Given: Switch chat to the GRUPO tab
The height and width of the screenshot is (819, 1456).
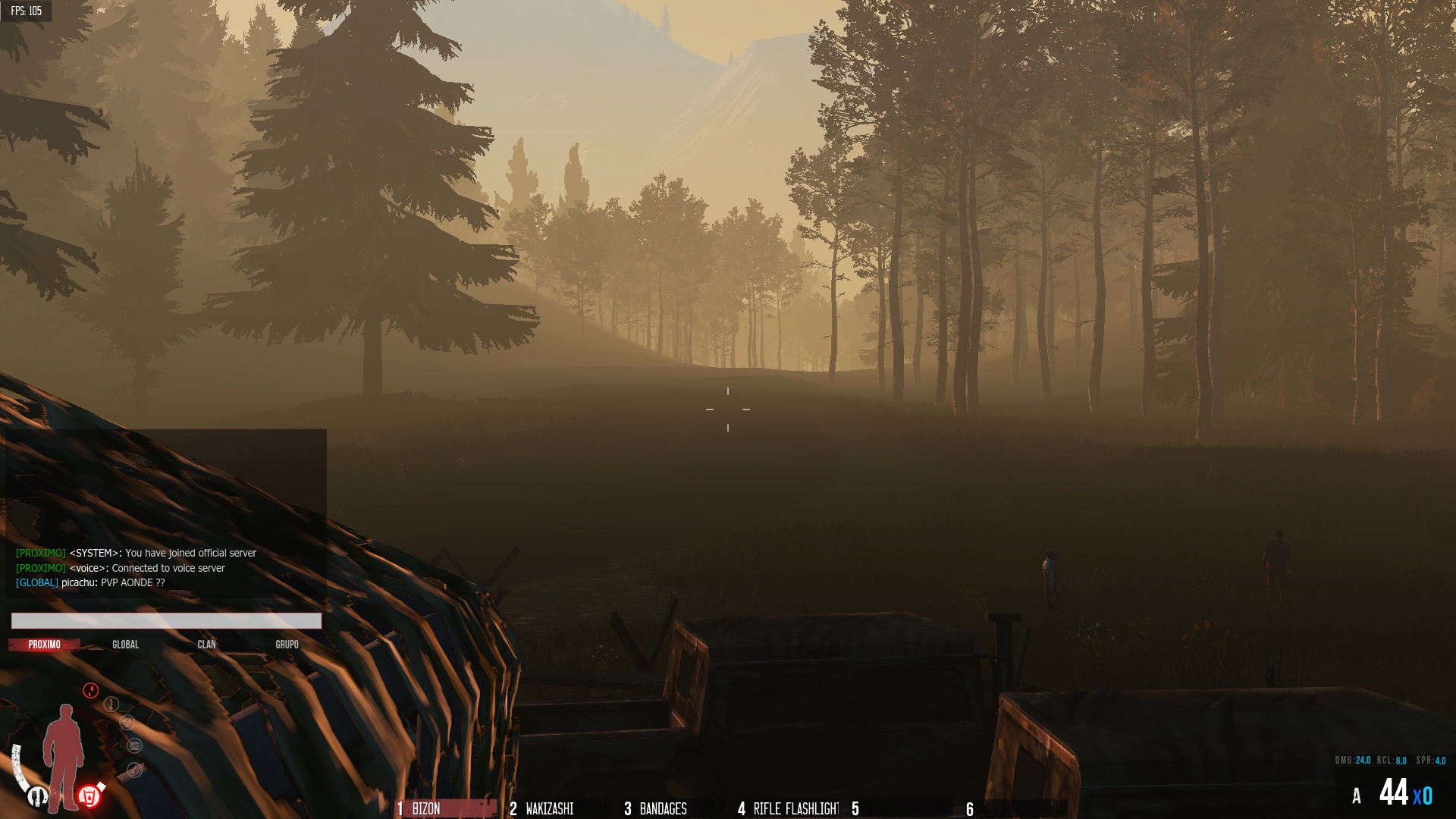Looking at the screenshot, I should (x=287, y=645).
